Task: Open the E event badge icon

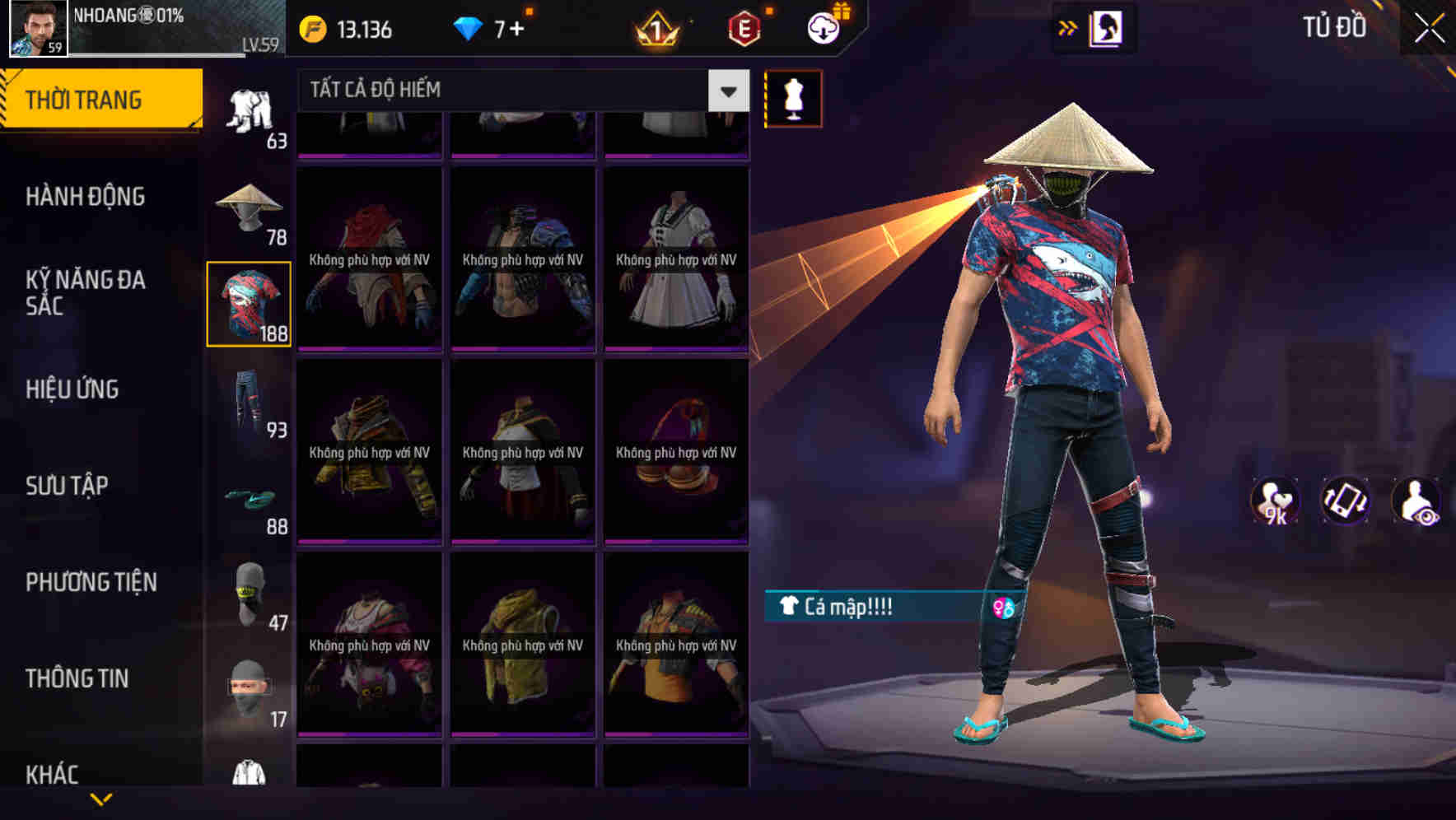Action: (x=742, y=29)
